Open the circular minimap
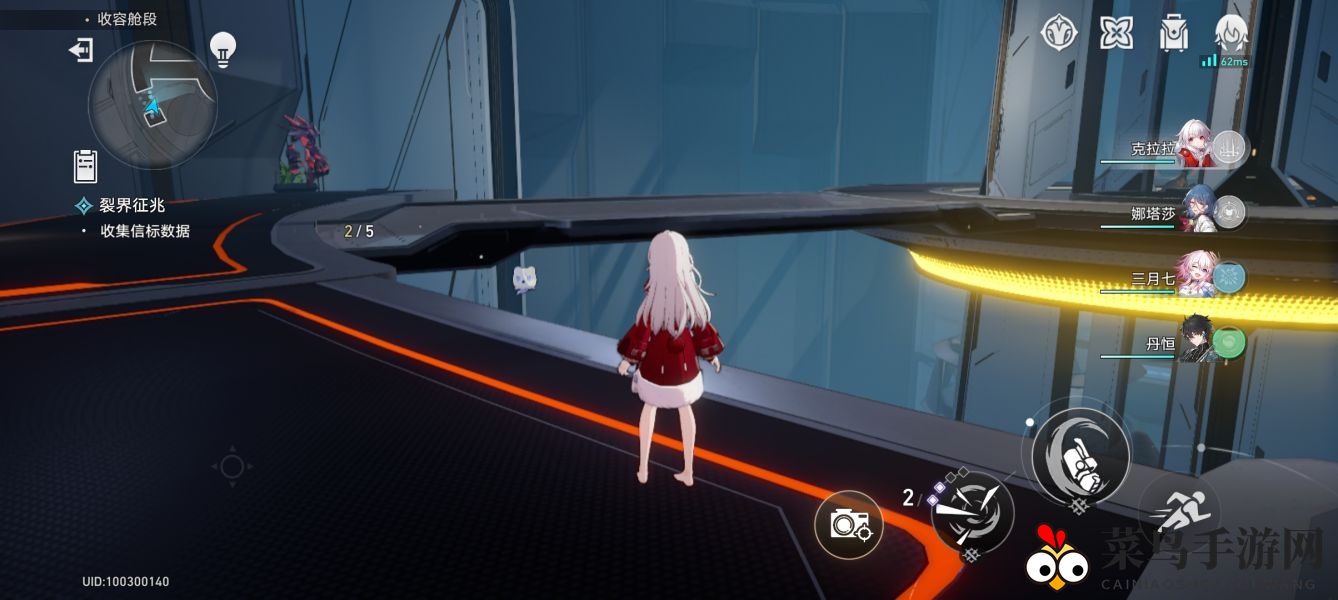The height and width of the screenshot is (600, 1338). (x=152, y=104)
